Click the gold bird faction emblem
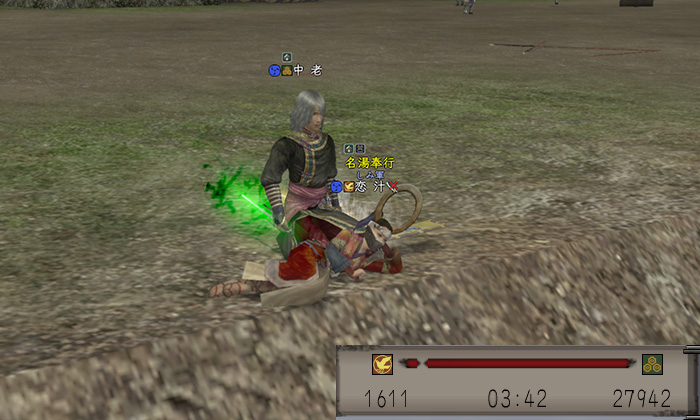Viewport: 700px width, 420px height. [x=382, y=364]
